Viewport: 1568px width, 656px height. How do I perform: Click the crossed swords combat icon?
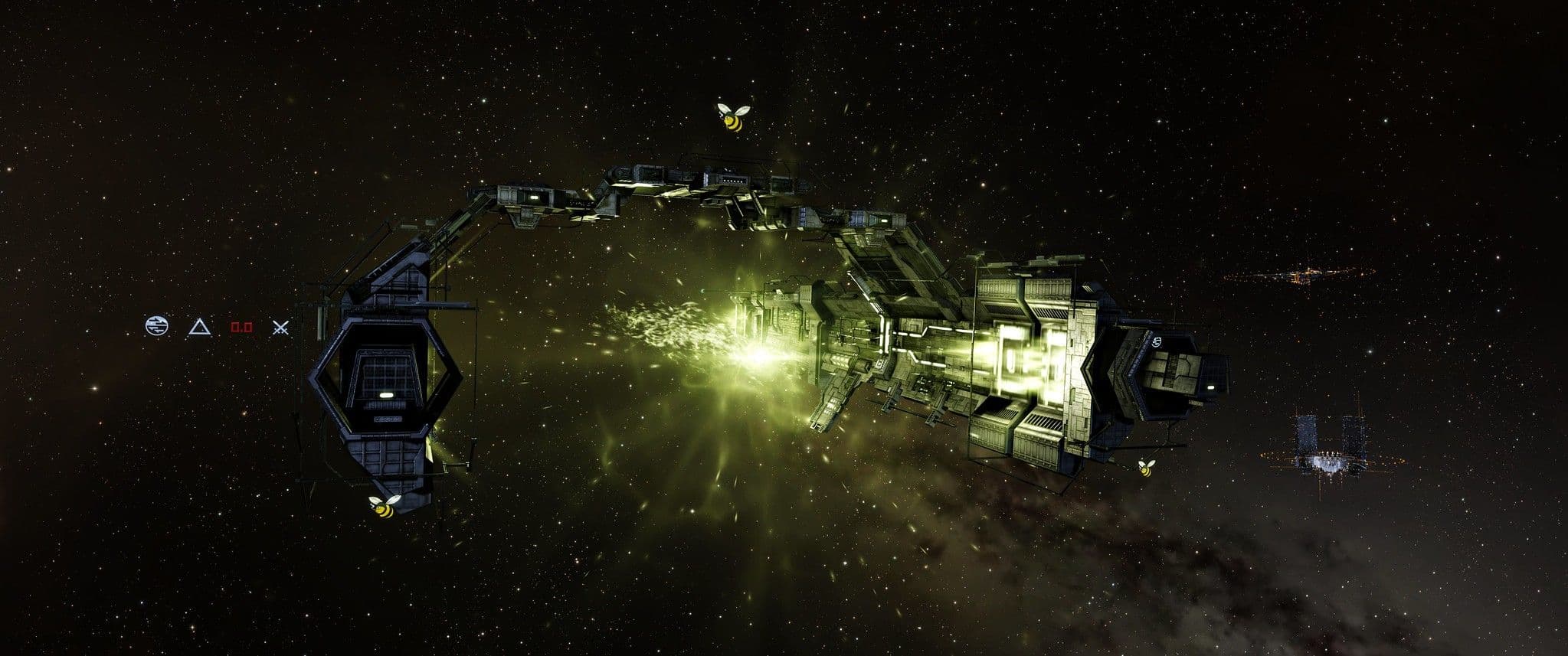282,328
